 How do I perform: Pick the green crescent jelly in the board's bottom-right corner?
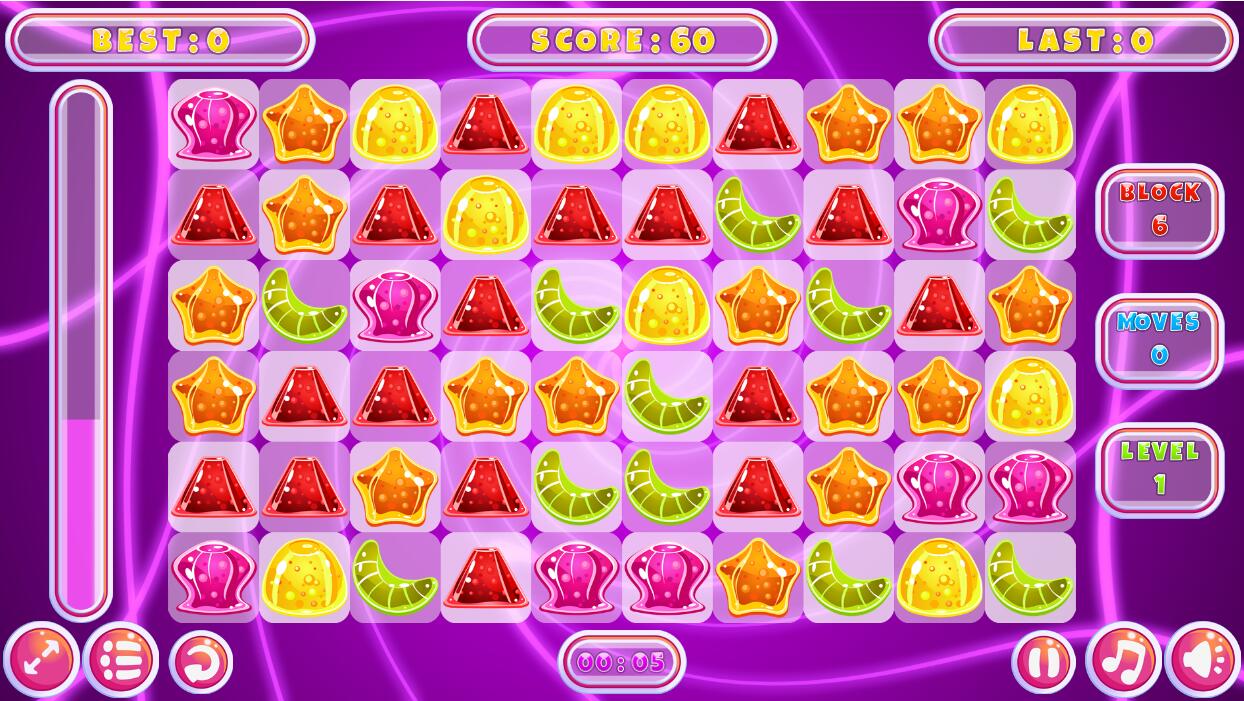(x=1030, y=577)
